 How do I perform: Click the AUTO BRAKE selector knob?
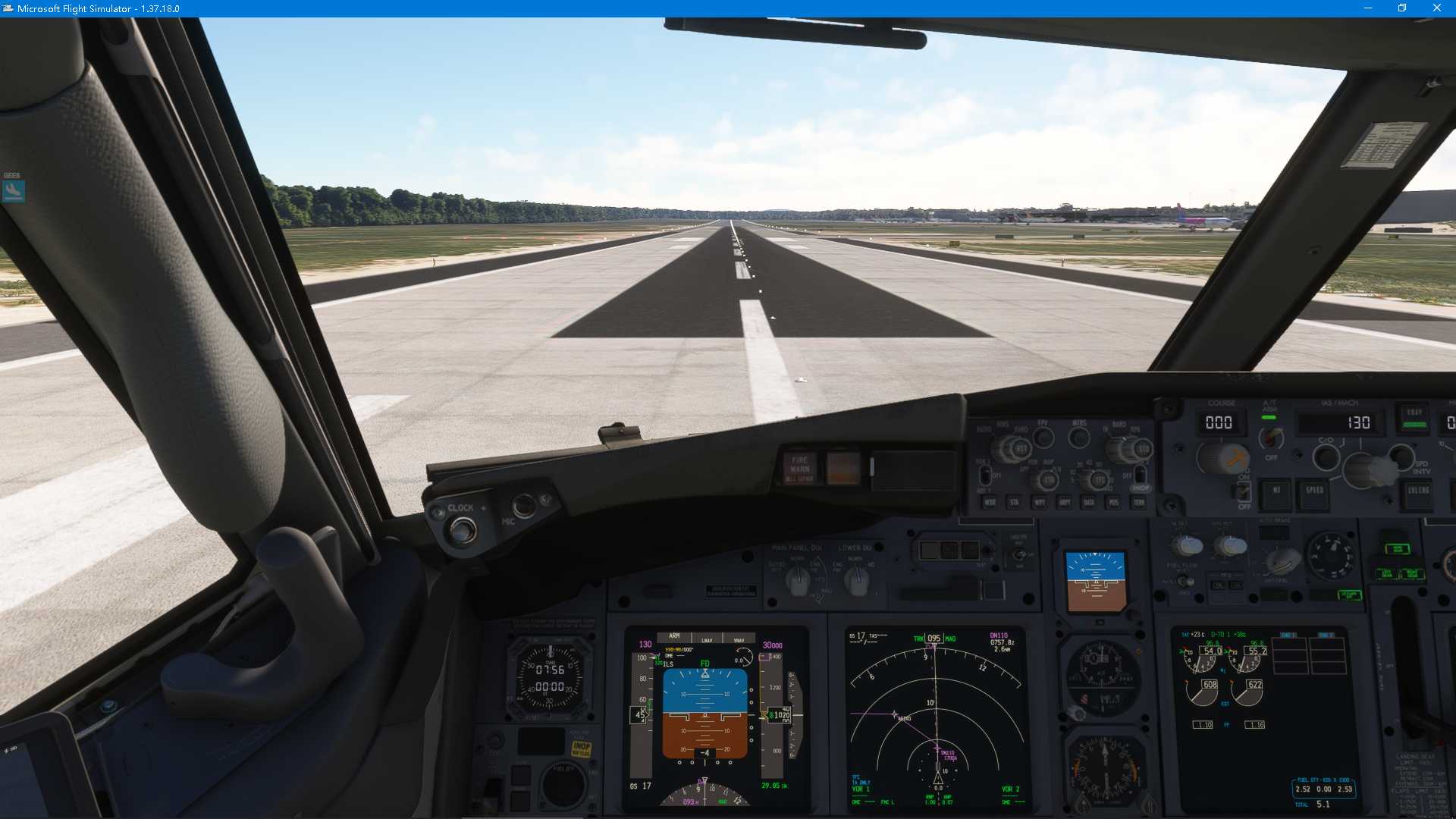[1283, 560]
